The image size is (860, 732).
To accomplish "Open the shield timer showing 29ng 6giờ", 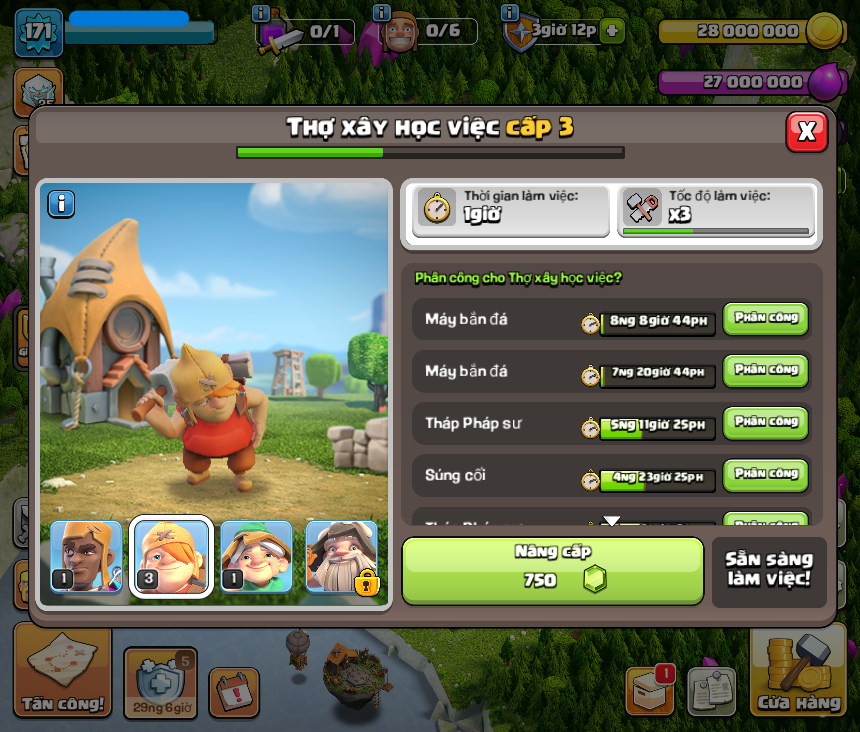I will (x=160, y=684).
